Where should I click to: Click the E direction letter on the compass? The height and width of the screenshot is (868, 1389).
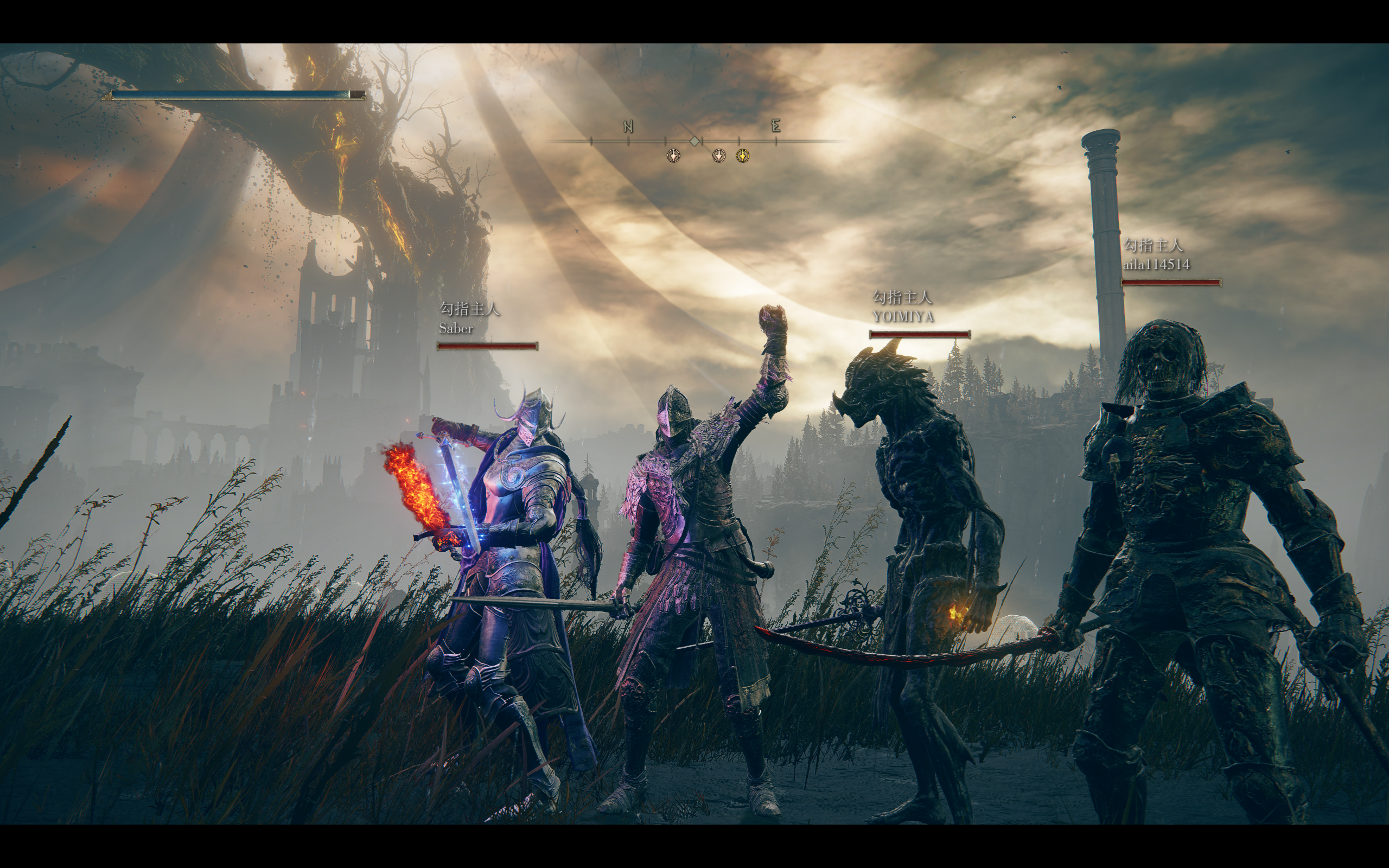[x=775, y=126]
